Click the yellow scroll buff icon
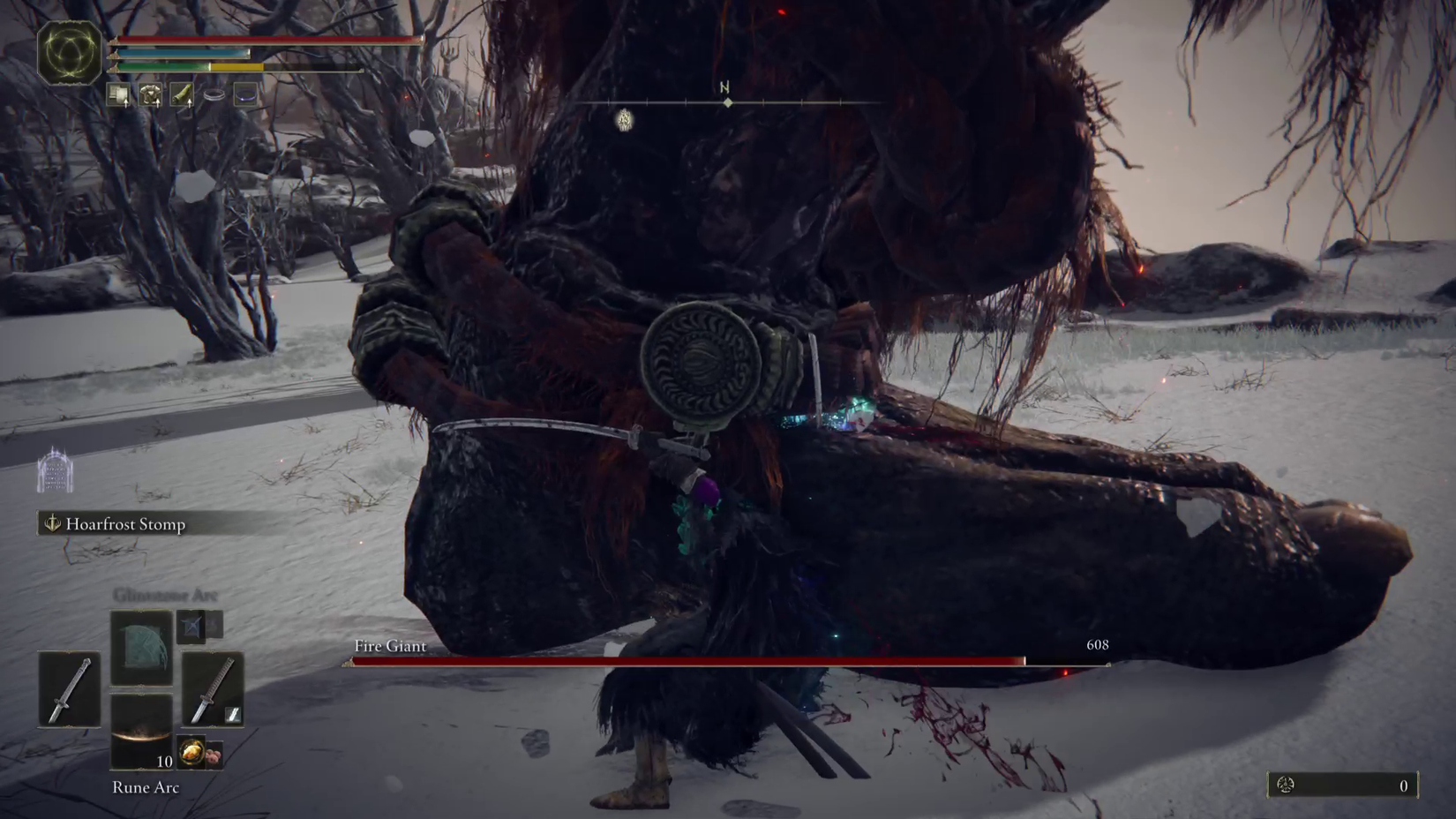The width and height of the screenshot is (1456, 819). (x=184, y=94)
